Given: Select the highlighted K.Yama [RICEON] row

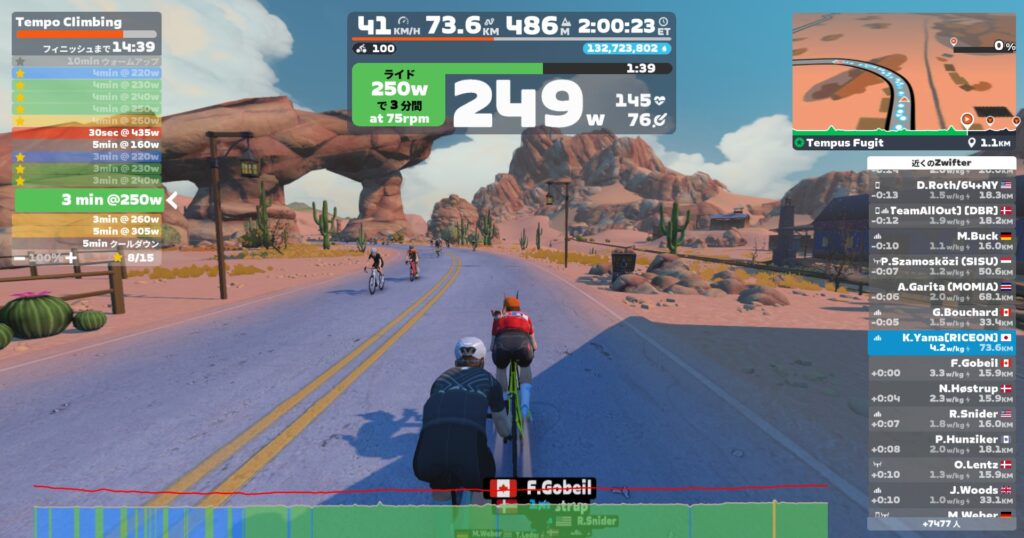Looking at the screenshot, I should coord(942,342).
